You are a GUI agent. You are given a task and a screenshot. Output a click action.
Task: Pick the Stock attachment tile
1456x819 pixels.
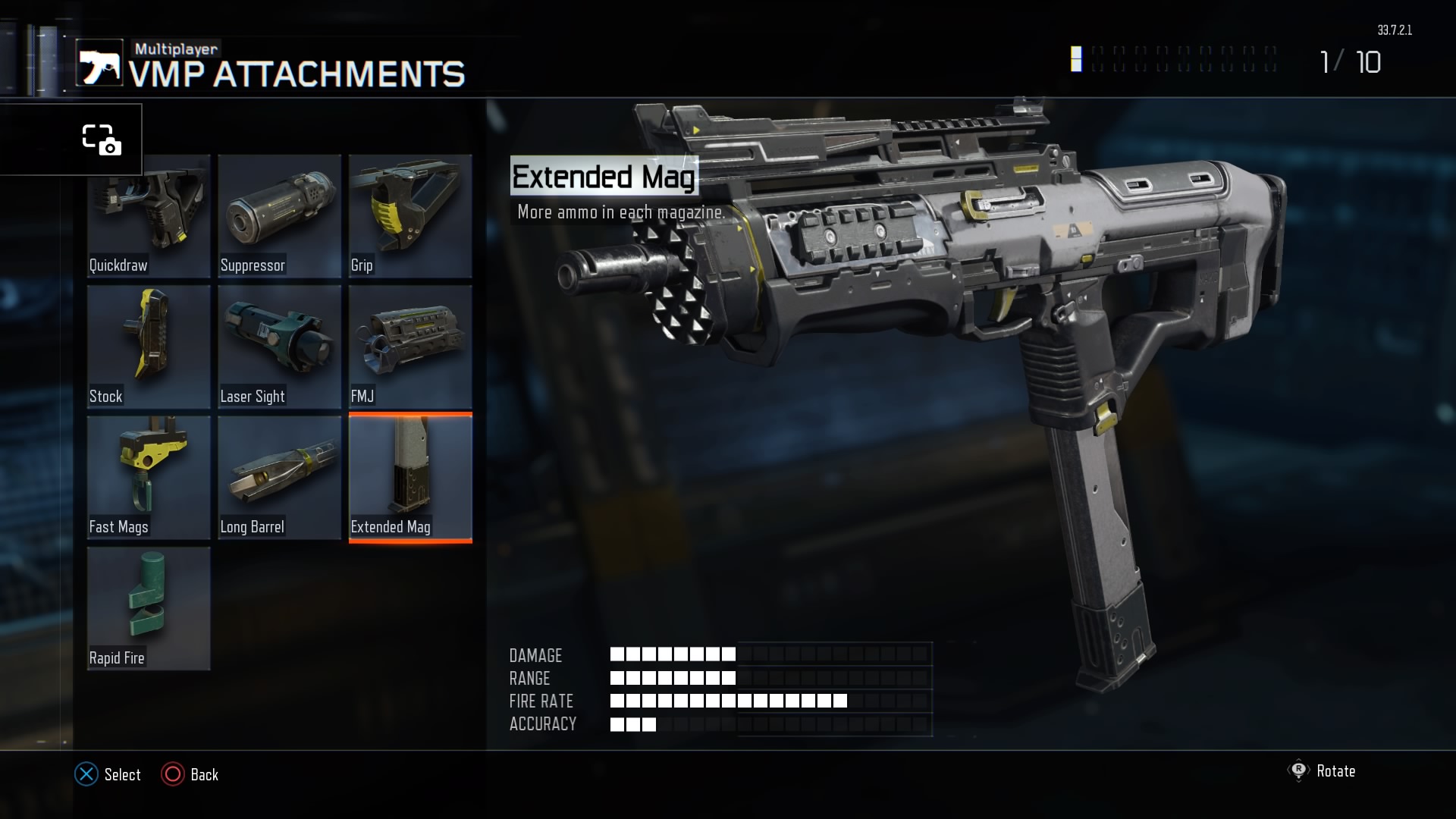click(x=149, y=347)
